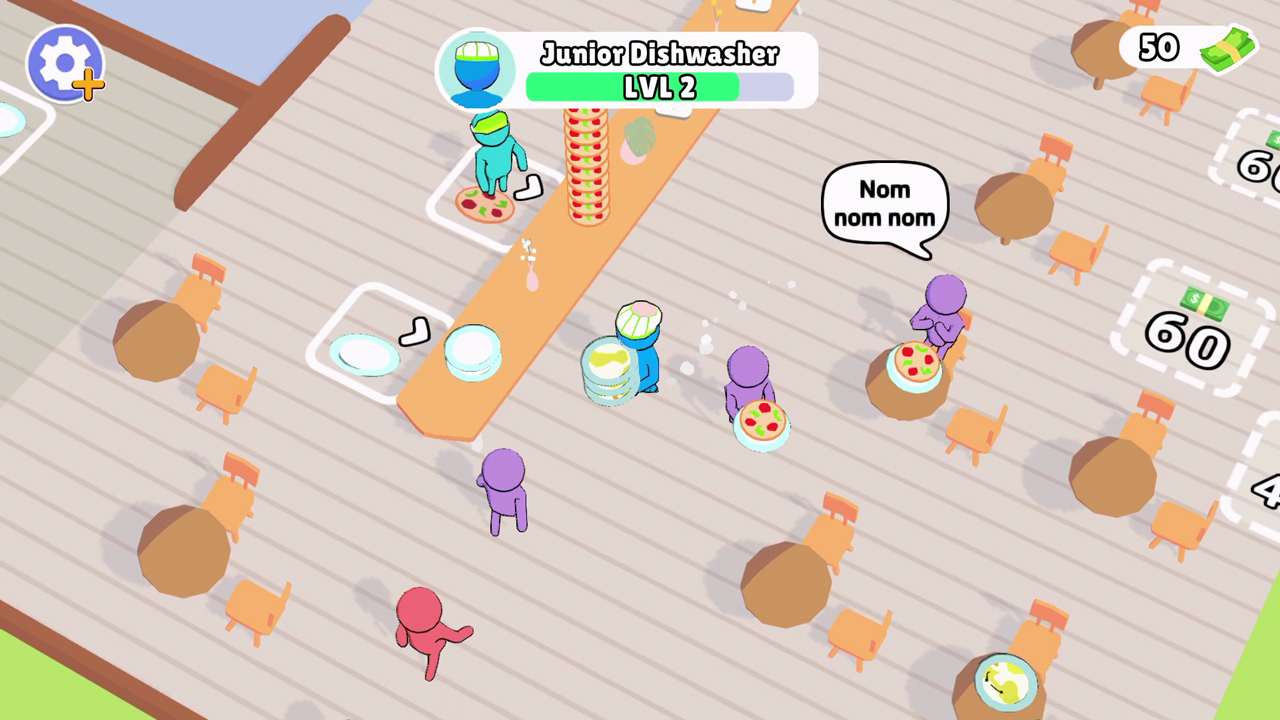
Task: Click the green cash stack icon
Action: click(x=1227, y=48)
